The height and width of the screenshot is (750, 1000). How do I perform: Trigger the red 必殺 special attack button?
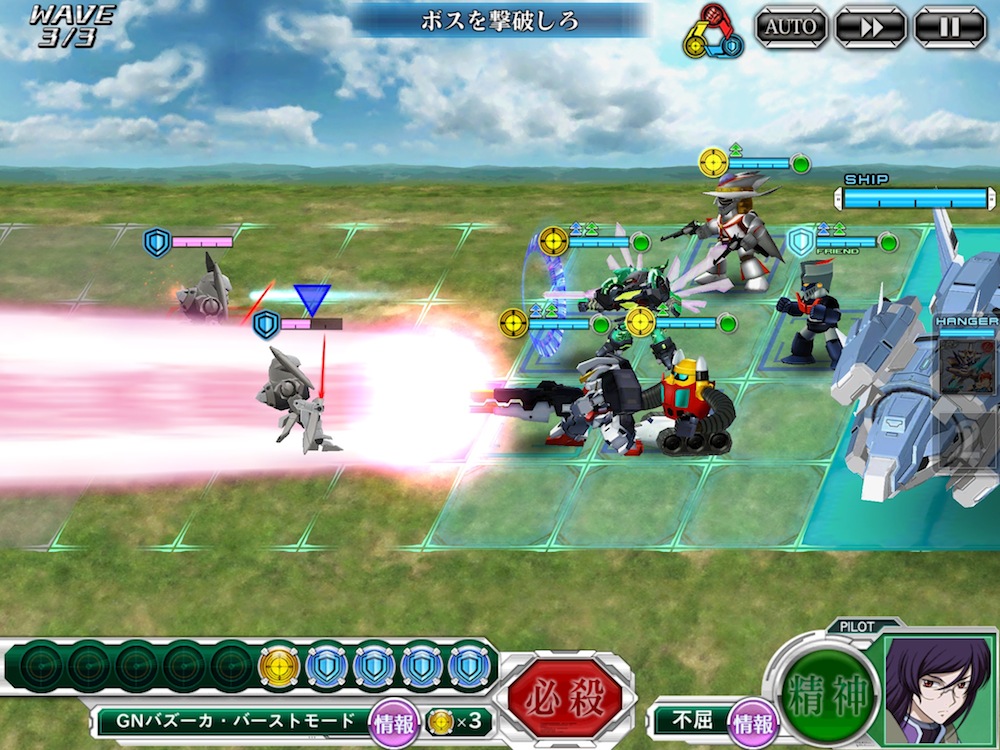pyautogui.click(x=565, y=697)
